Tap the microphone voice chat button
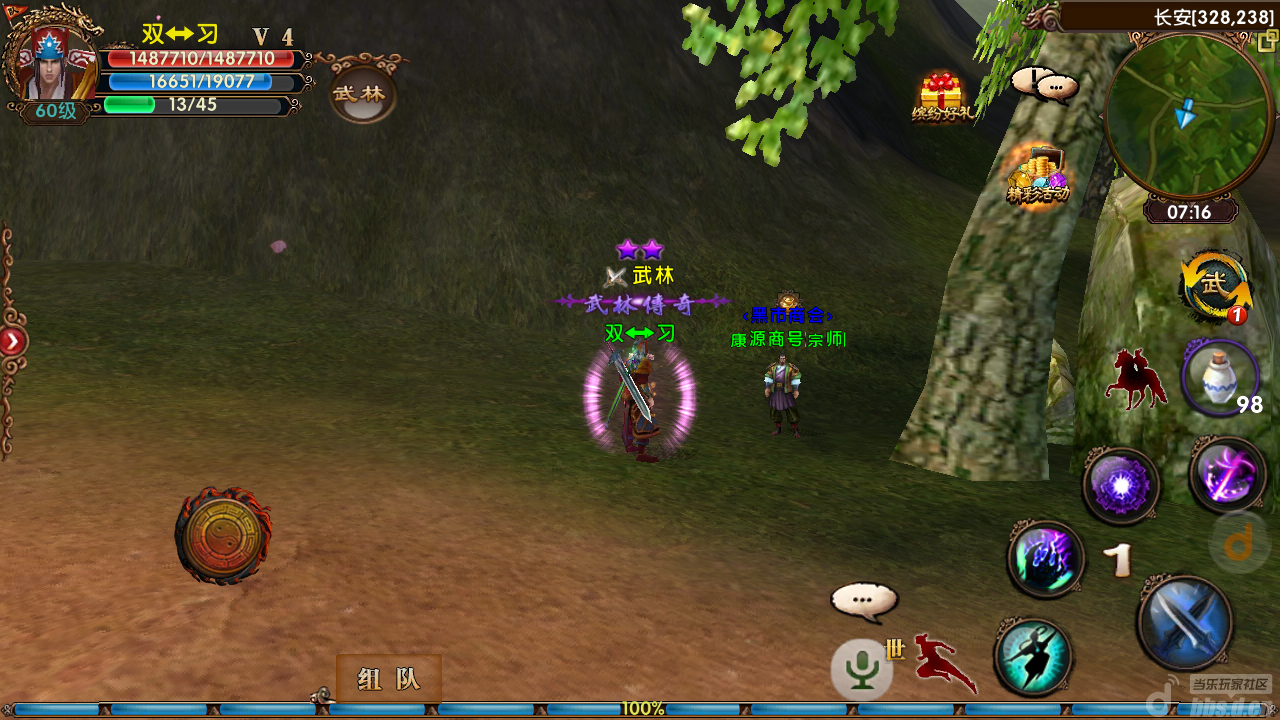This screenshot has width=1280, height=720. 861,668
